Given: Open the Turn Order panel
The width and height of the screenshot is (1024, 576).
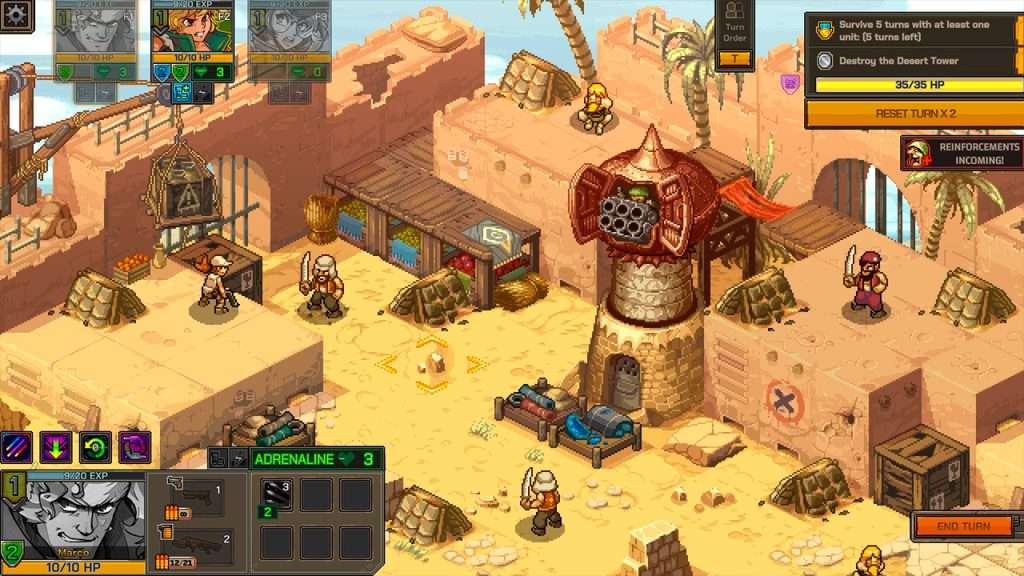Looking at the screenshot, I should [735, 35].
